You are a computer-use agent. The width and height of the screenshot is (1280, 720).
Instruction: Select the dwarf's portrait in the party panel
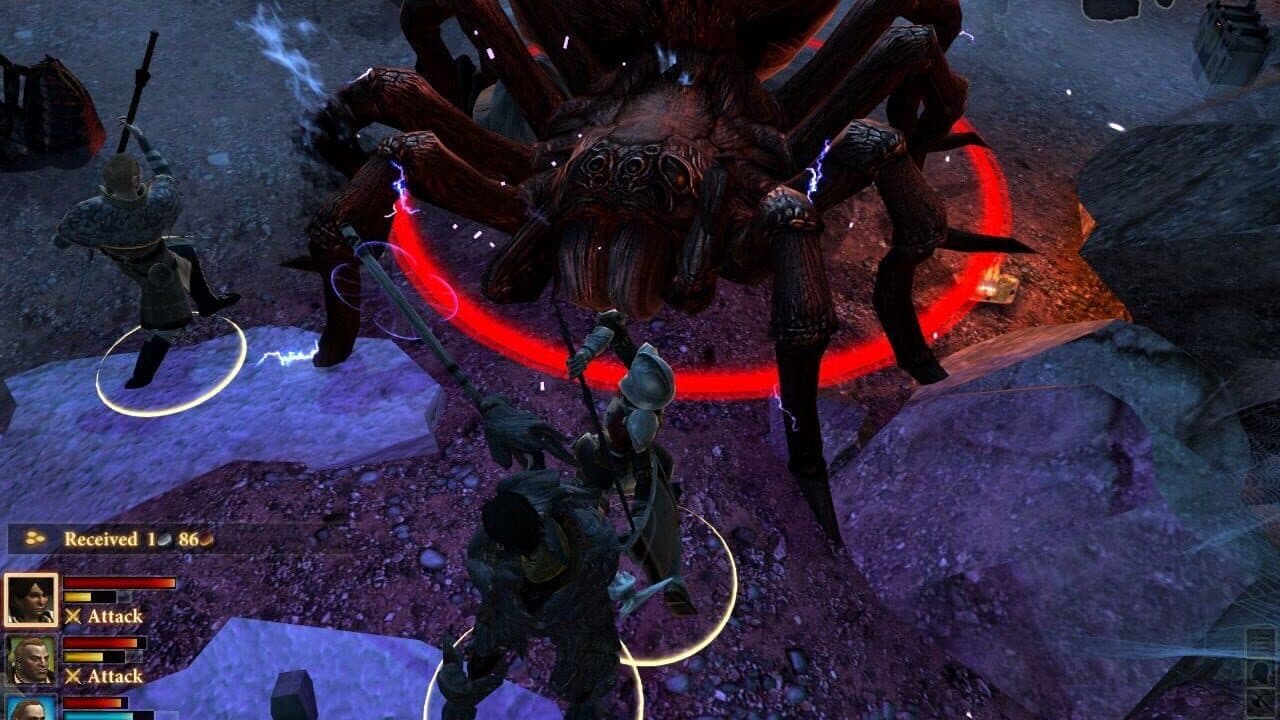coord(30,660)
